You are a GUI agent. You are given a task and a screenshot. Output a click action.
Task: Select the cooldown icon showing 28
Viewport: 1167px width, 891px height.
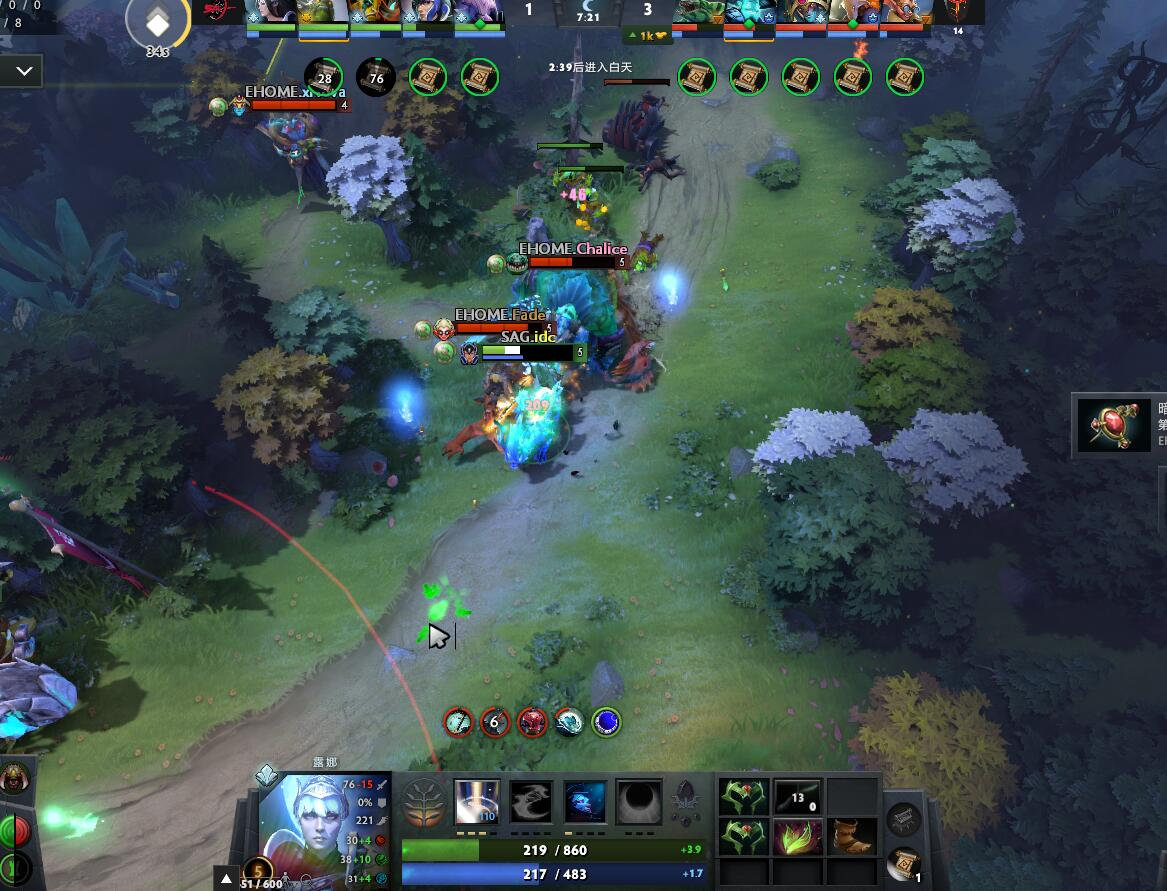tap(324, 77)
